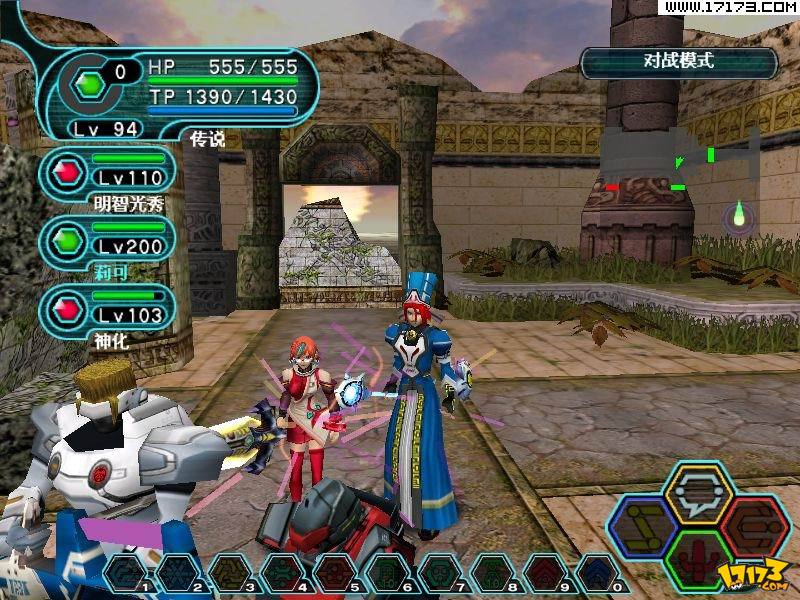Click the own character Lv 94 status panel
This screenshot has width=800, height=600.
(180, 92)
